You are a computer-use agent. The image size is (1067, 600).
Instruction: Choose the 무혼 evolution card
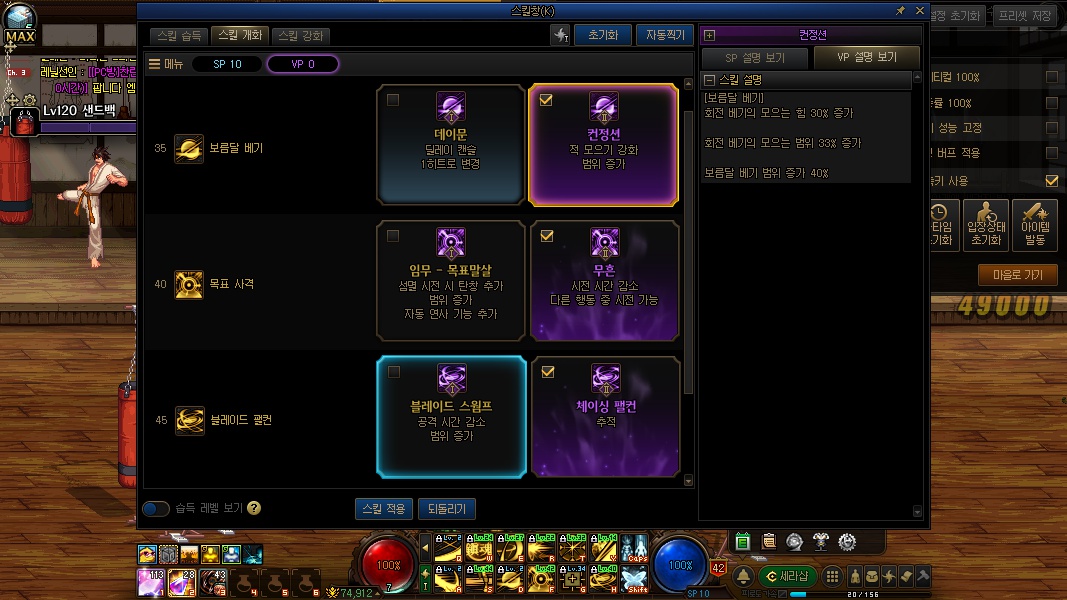coord(604,281)
